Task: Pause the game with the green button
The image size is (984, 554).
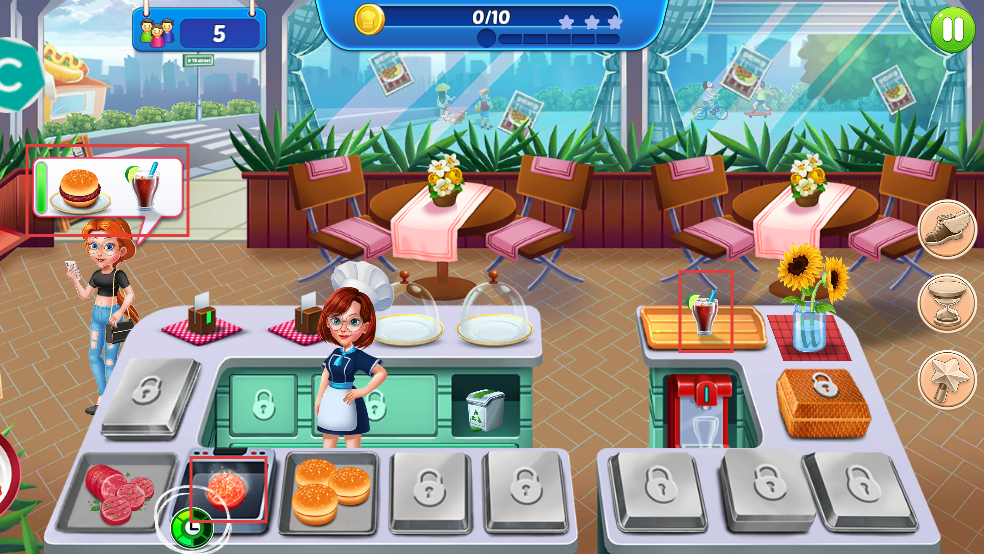Action: click(952, 29)
